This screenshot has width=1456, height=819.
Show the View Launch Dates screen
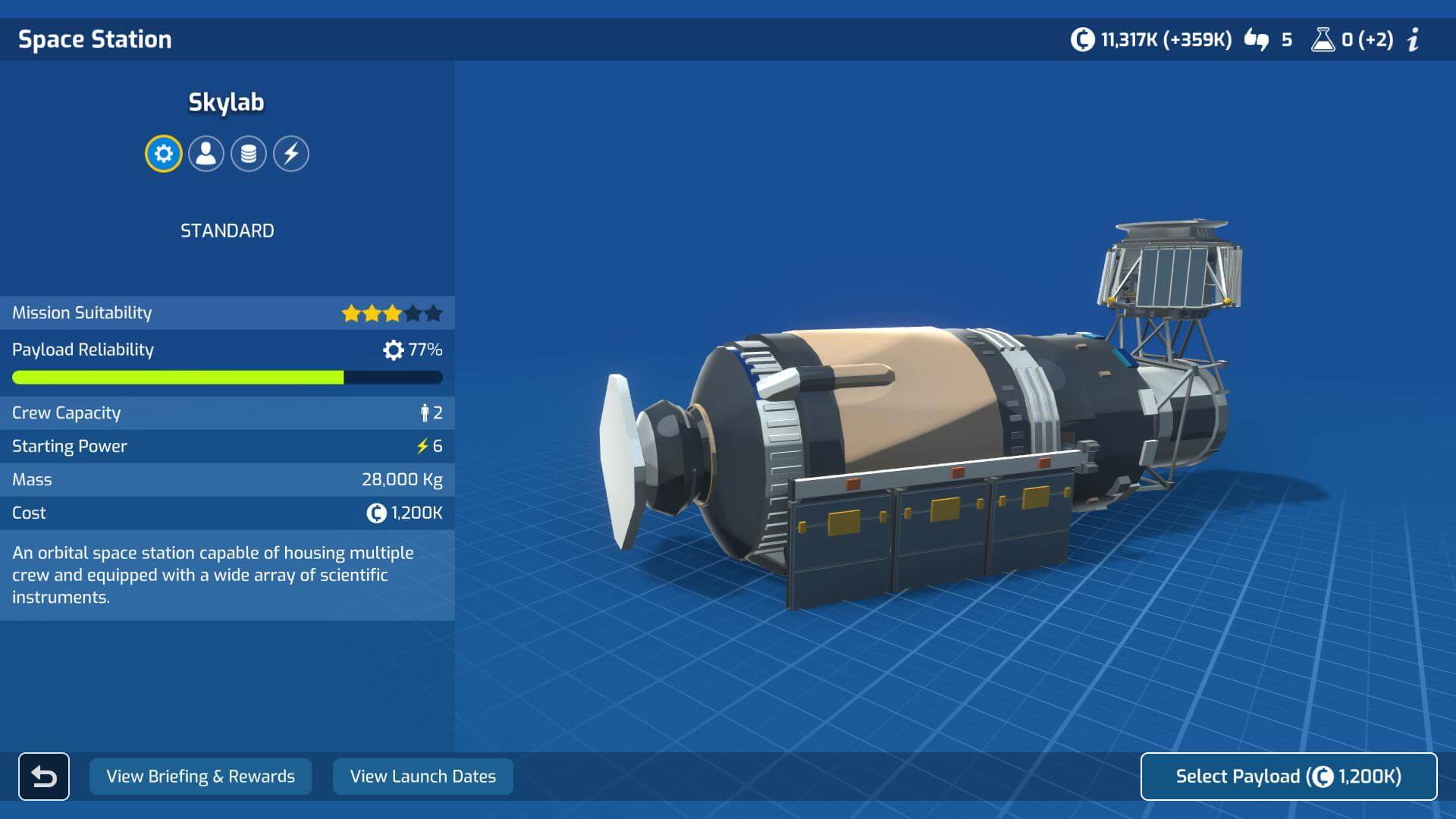[x=422, y=777]
